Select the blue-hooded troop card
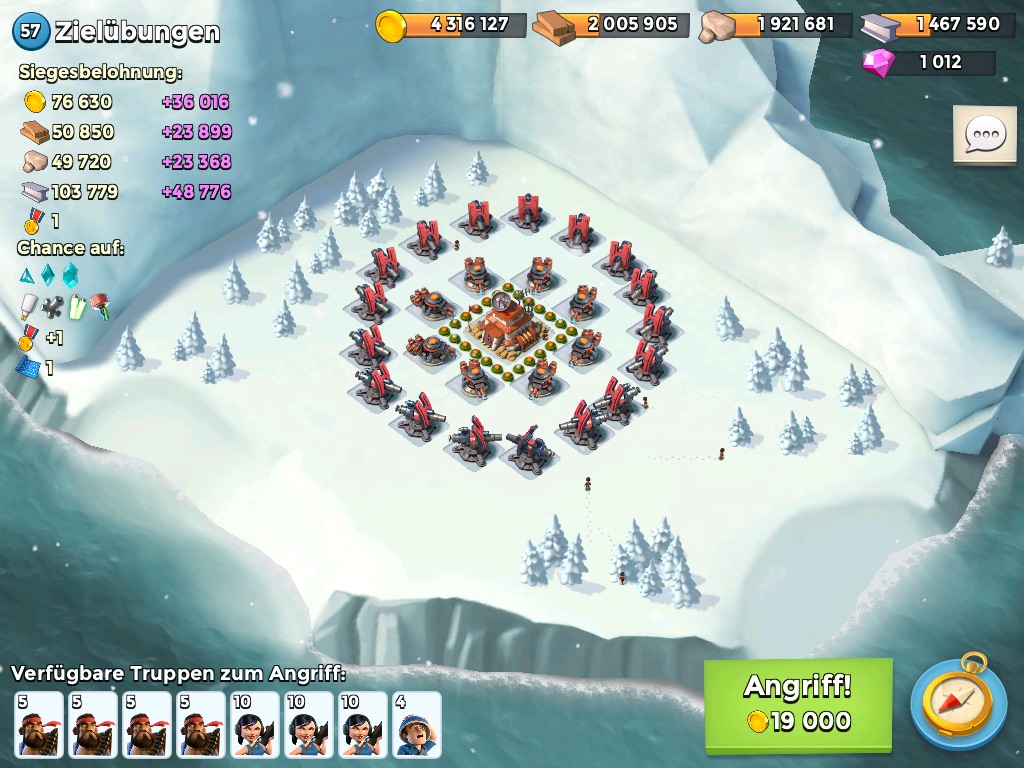The width and height of the screenshot is (1024, 768). (416, 724)
